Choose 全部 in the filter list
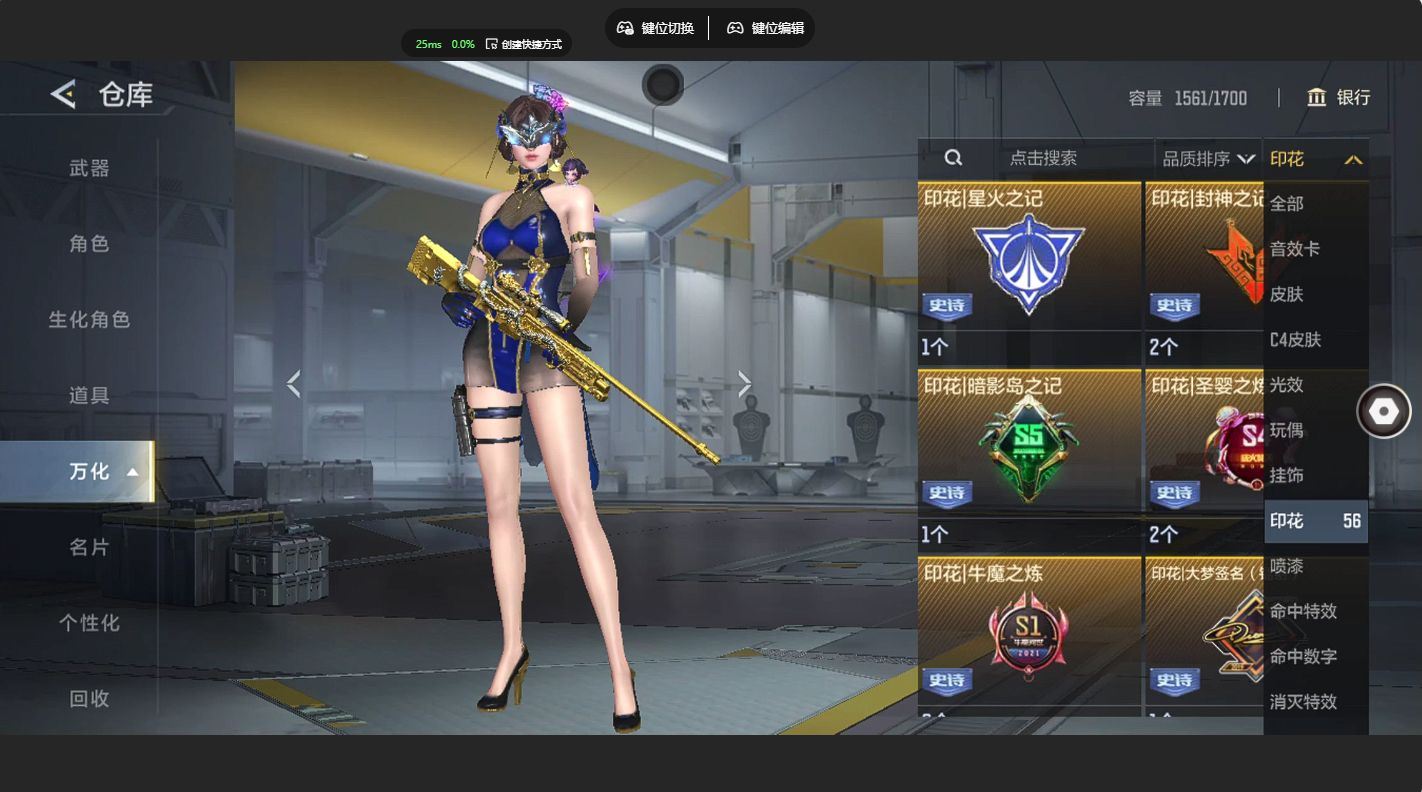The image size is (1422, 792). 1287,204
